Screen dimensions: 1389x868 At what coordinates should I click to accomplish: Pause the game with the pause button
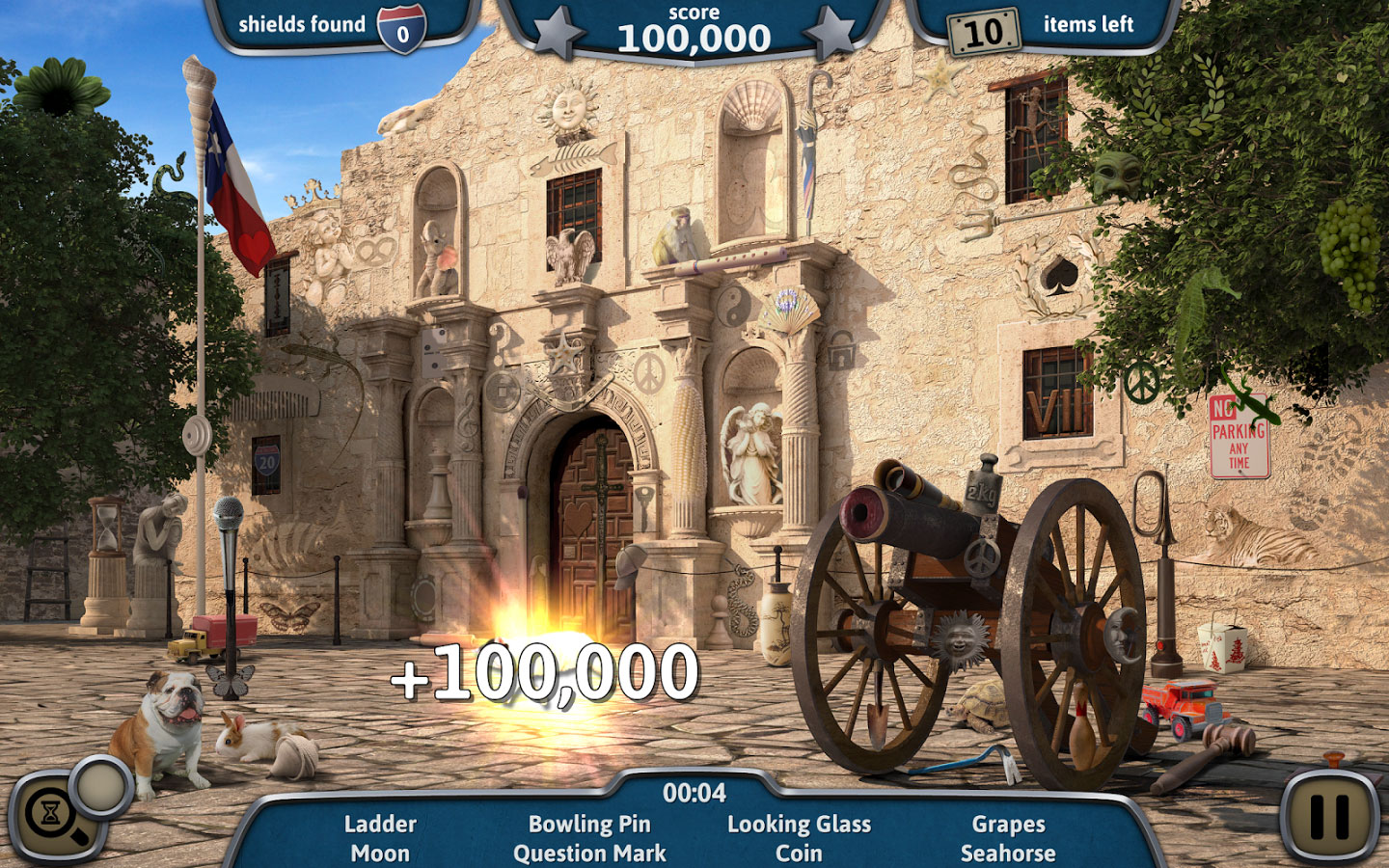pos(1329,815)
